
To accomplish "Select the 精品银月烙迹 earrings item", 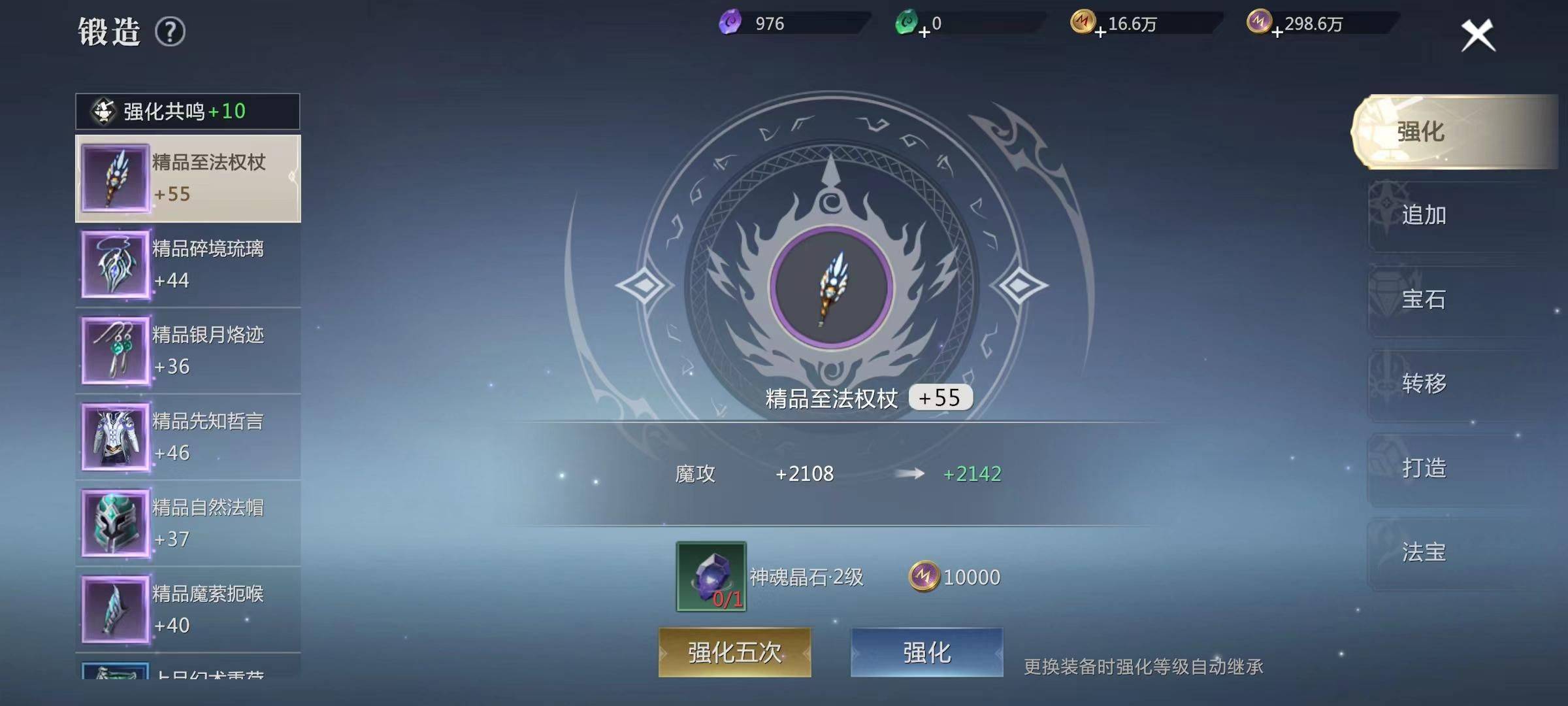I will 188,351.
